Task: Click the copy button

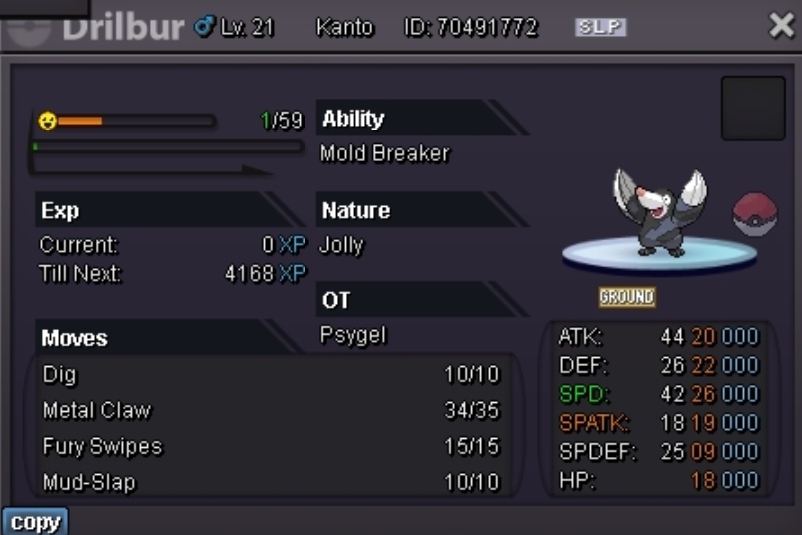Action: tap(35, 522)
